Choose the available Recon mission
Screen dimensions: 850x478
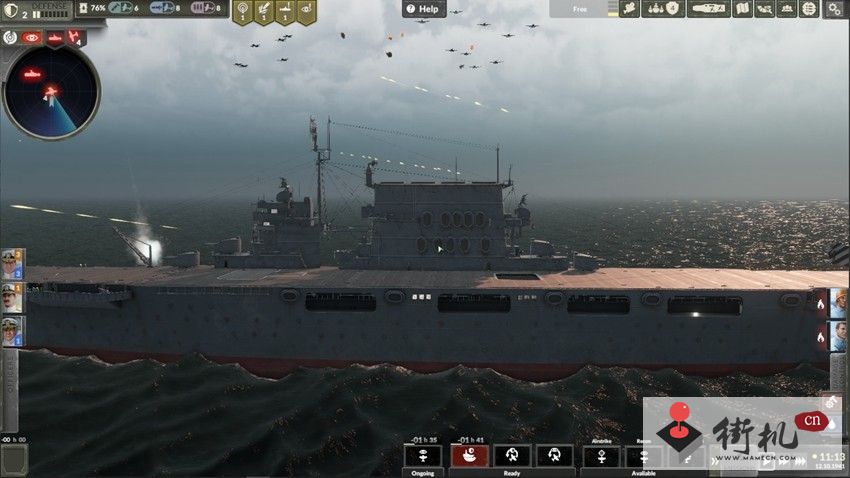pyautogui.click(x=642, y=455)
